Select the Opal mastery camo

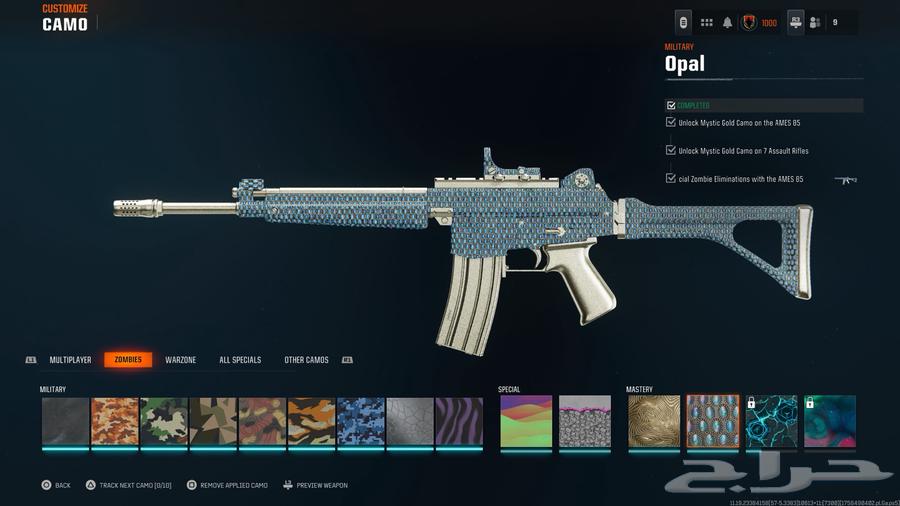pos(713,421)
